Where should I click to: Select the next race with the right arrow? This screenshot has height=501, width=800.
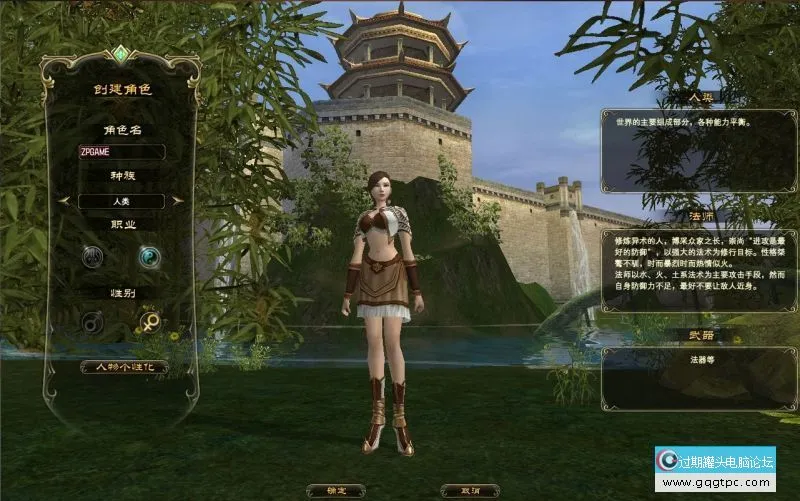point(177,200)
